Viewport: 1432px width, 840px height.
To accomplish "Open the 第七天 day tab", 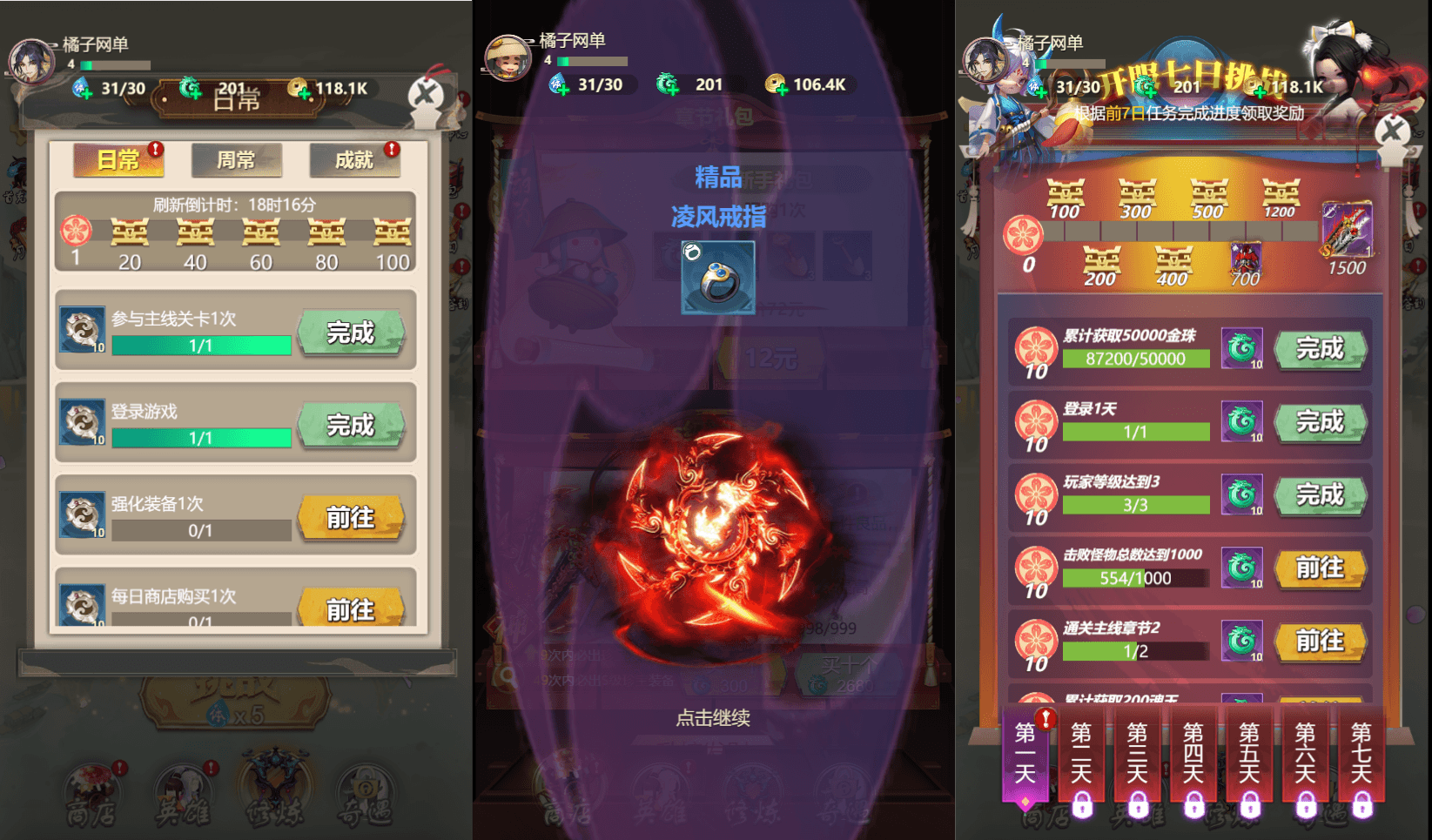I will point(1361,757).
